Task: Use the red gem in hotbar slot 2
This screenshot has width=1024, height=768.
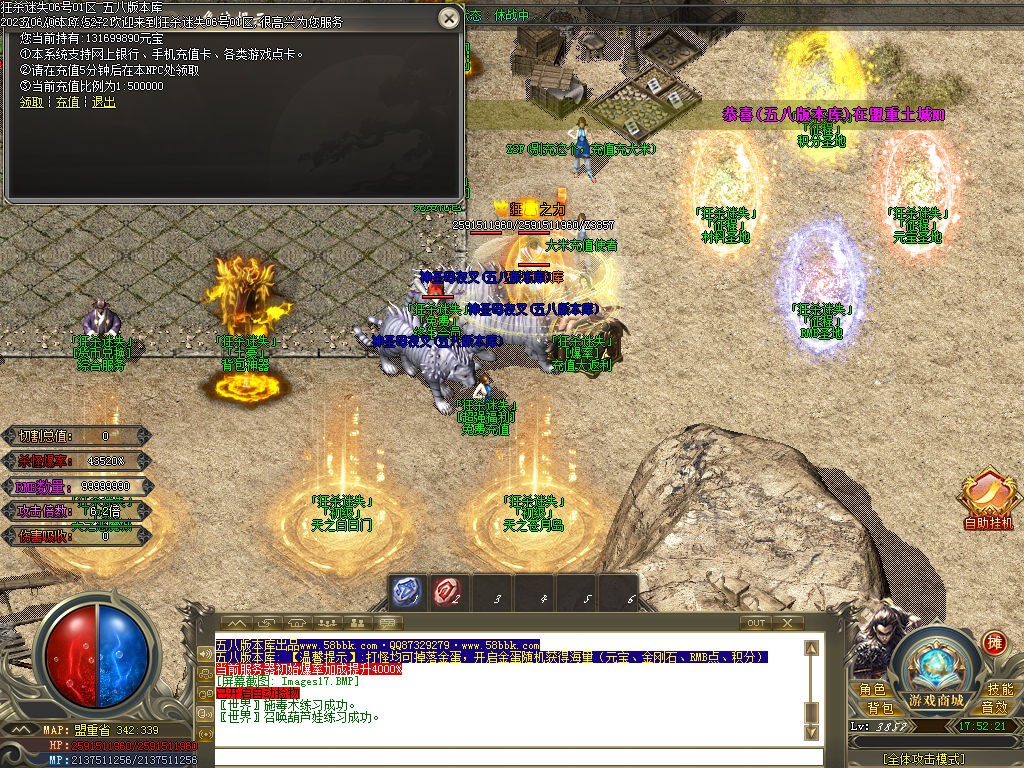Action: click(x=447, y=593)
